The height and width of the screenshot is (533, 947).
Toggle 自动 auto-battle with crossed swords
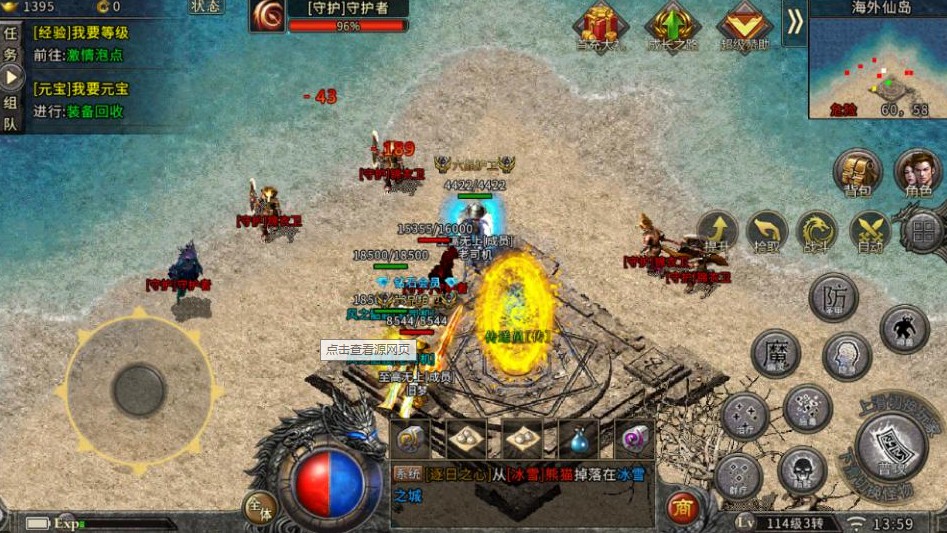point(868,231)
